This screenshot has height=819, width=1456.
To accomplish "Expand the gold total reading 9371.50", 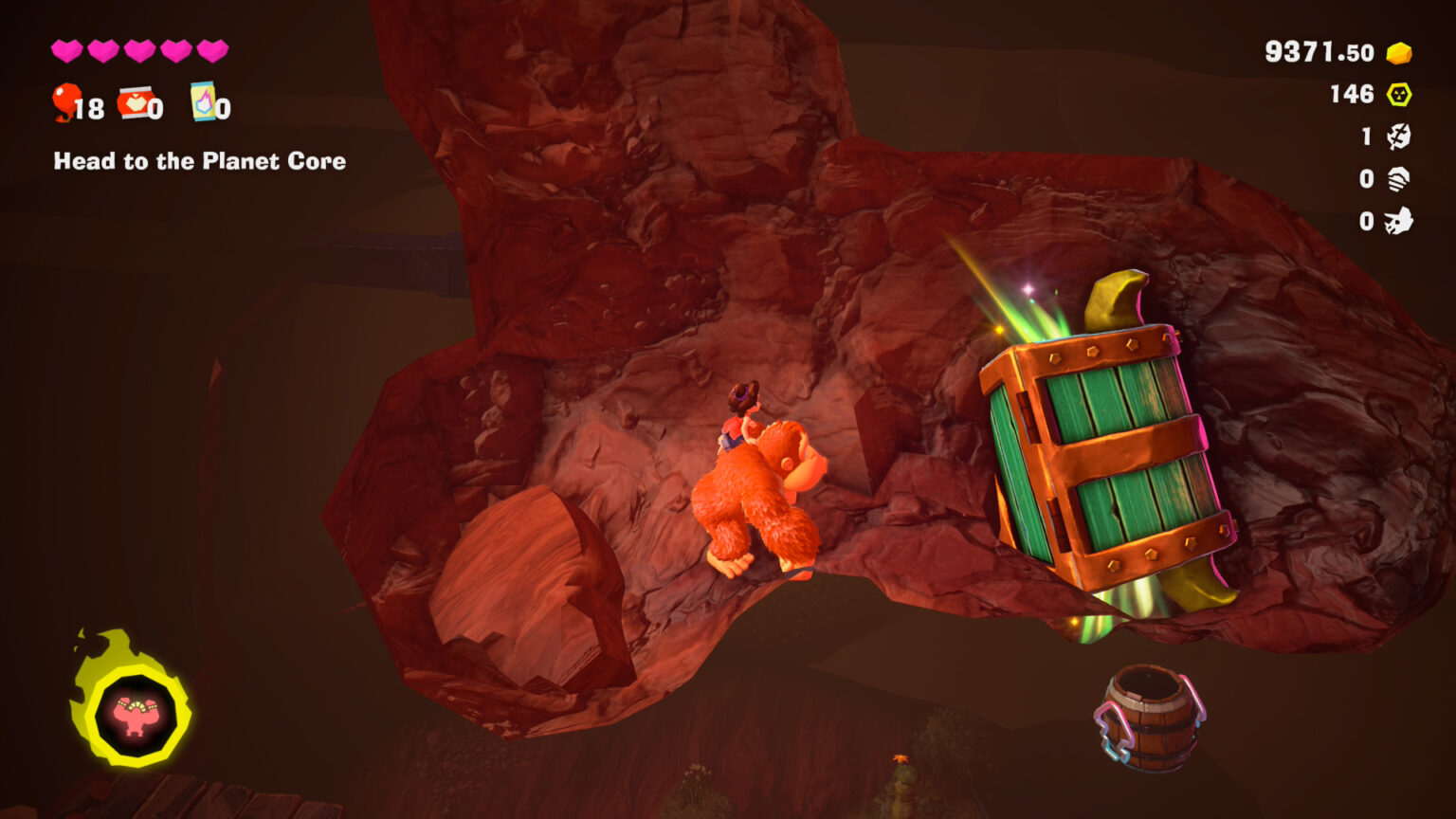I will (1322, 52).
